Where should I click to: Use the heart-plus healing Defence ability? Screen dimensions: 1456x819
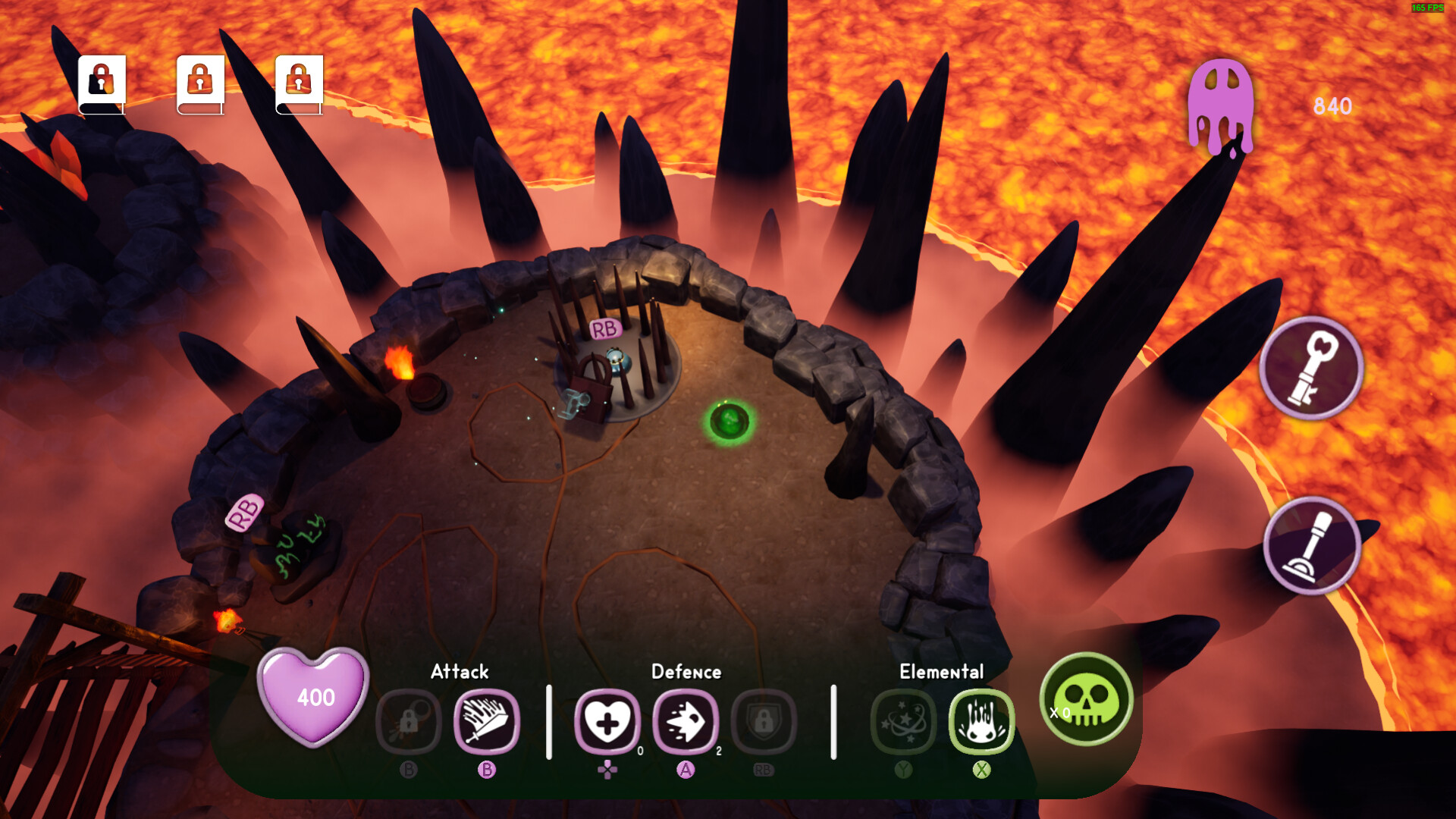pos(607,721)
